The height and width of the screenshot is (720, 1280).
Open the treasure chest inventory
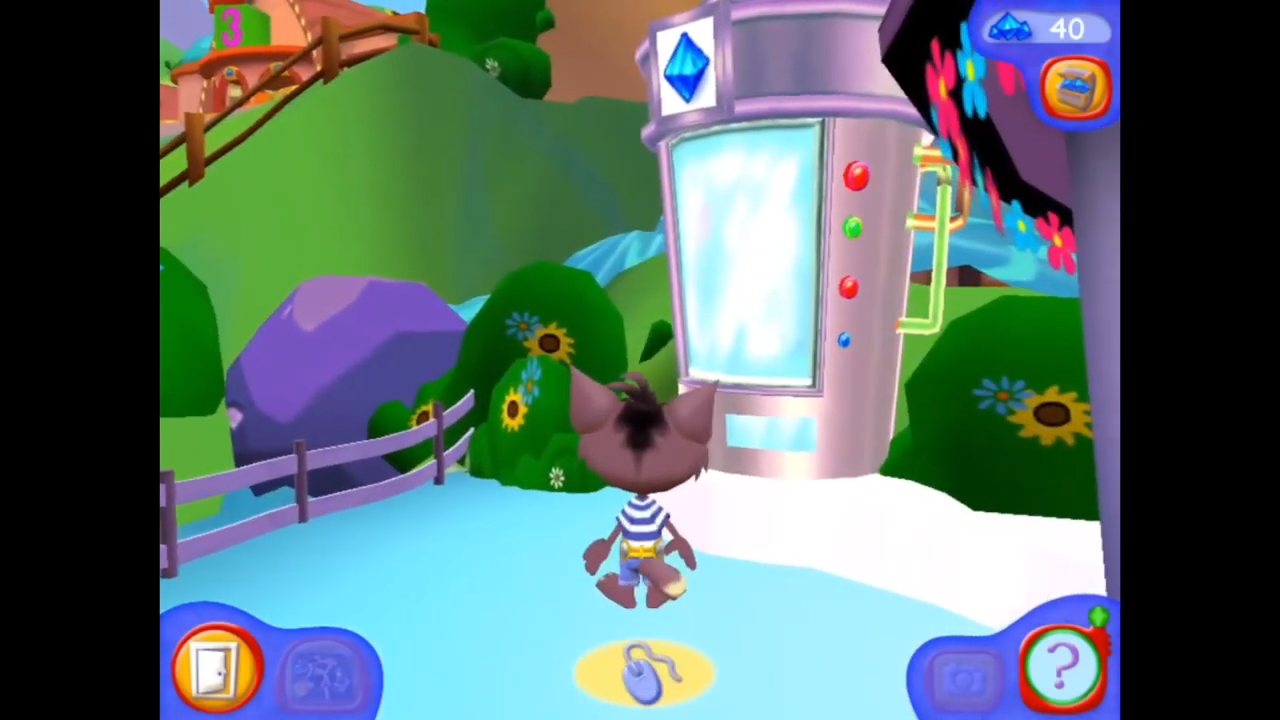click(1076, 88)
